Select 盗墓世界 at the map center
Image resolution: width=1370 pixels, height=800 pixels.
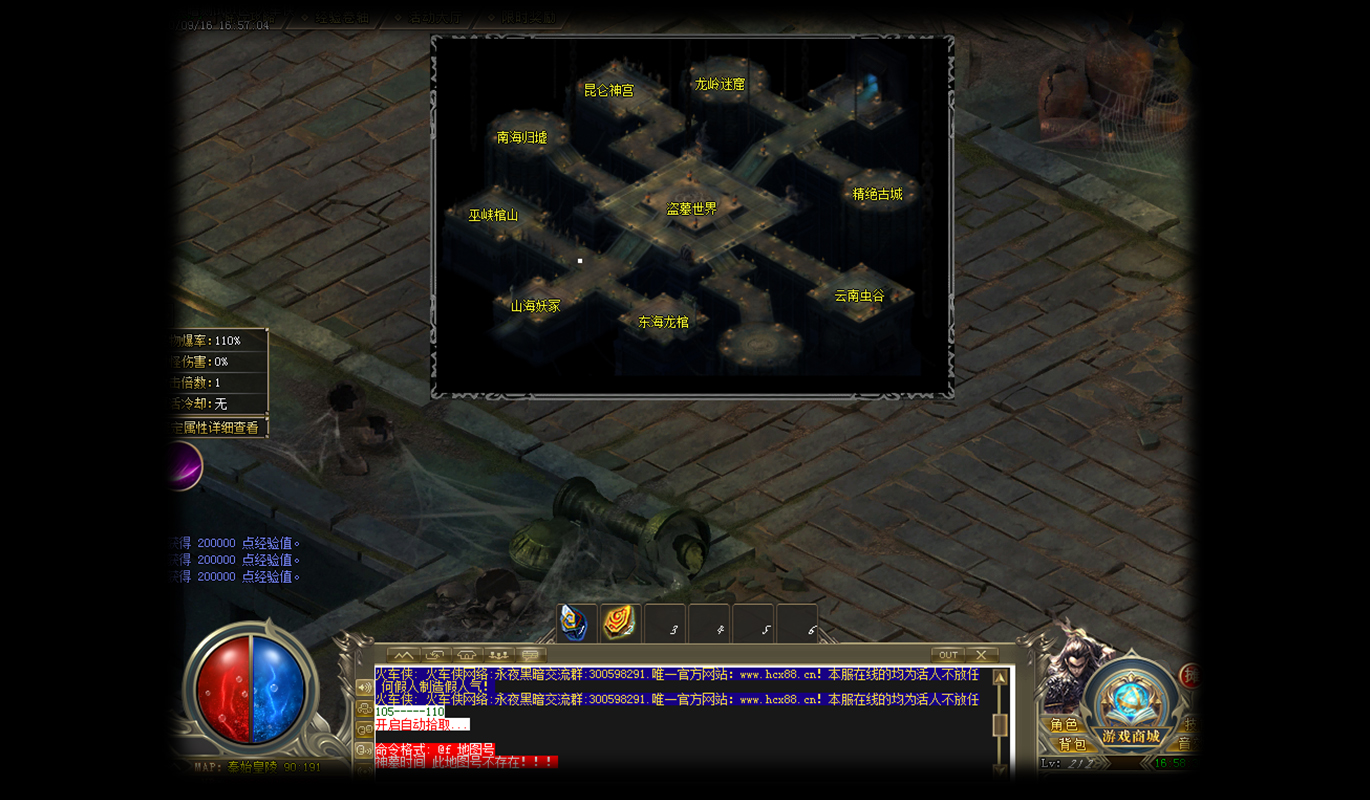(692, 209)
